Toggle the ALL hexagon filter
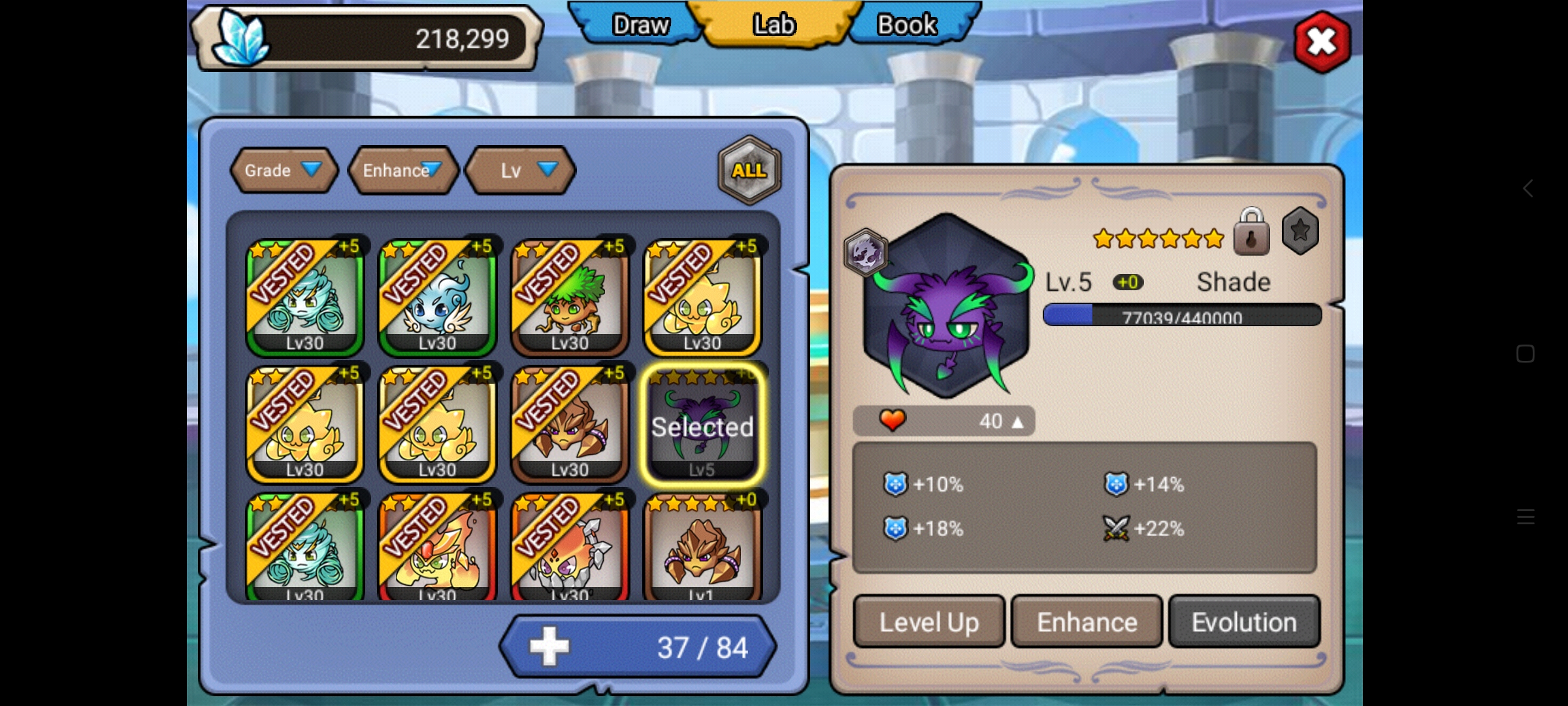The height and width of the screenshot is (706, 1568). (x=749, y=170)
